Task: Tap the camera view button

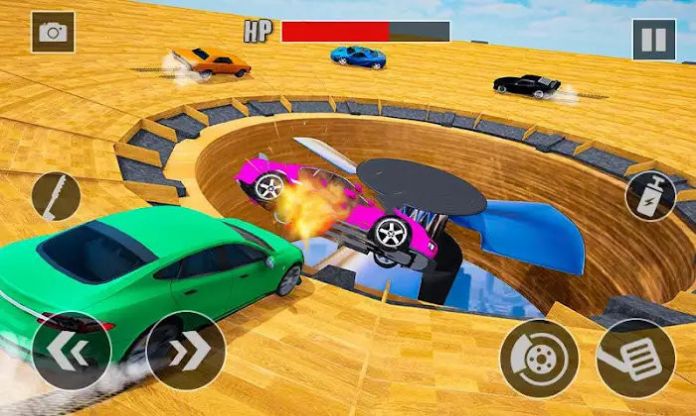Action: (52, 32)
